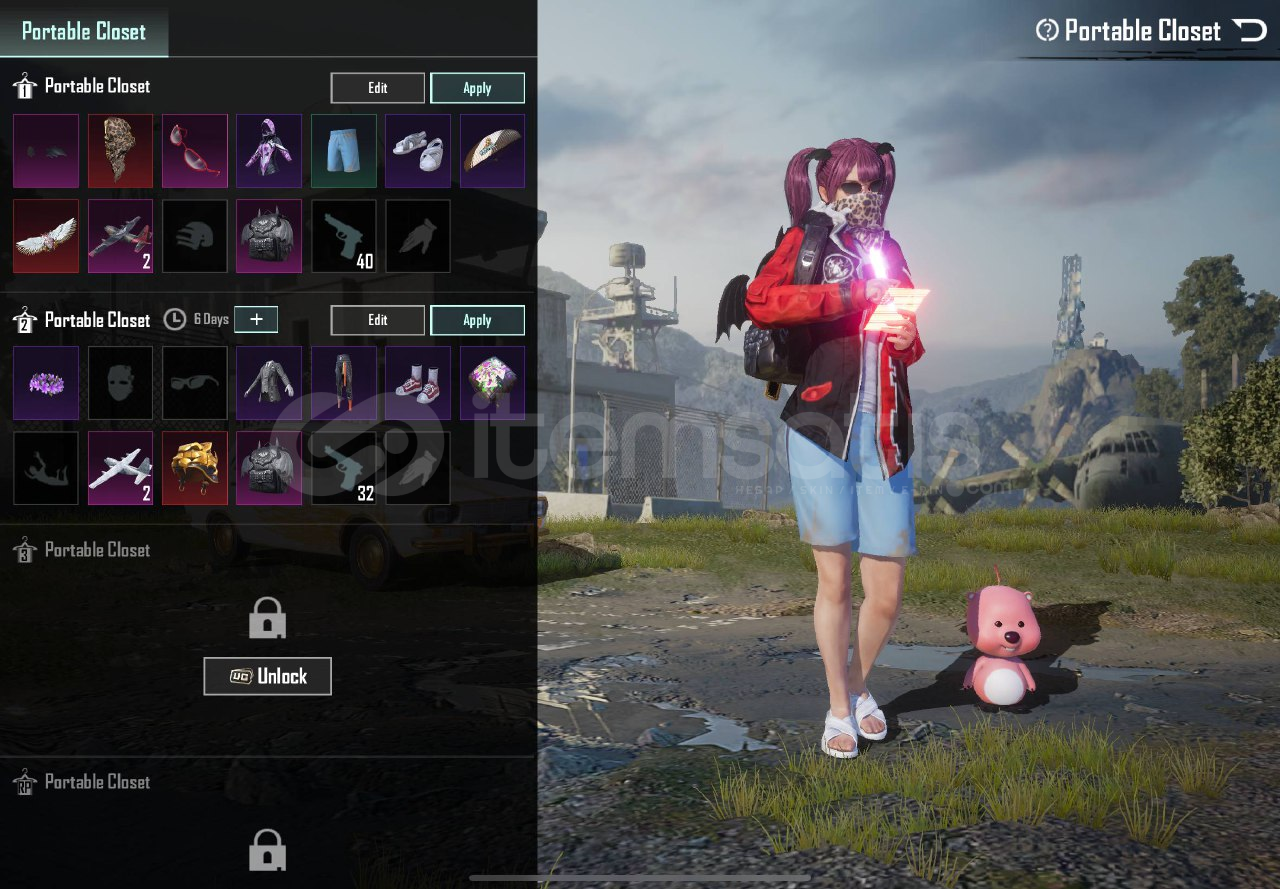Extend closet duration with the plus button

[x=256, y=319]
